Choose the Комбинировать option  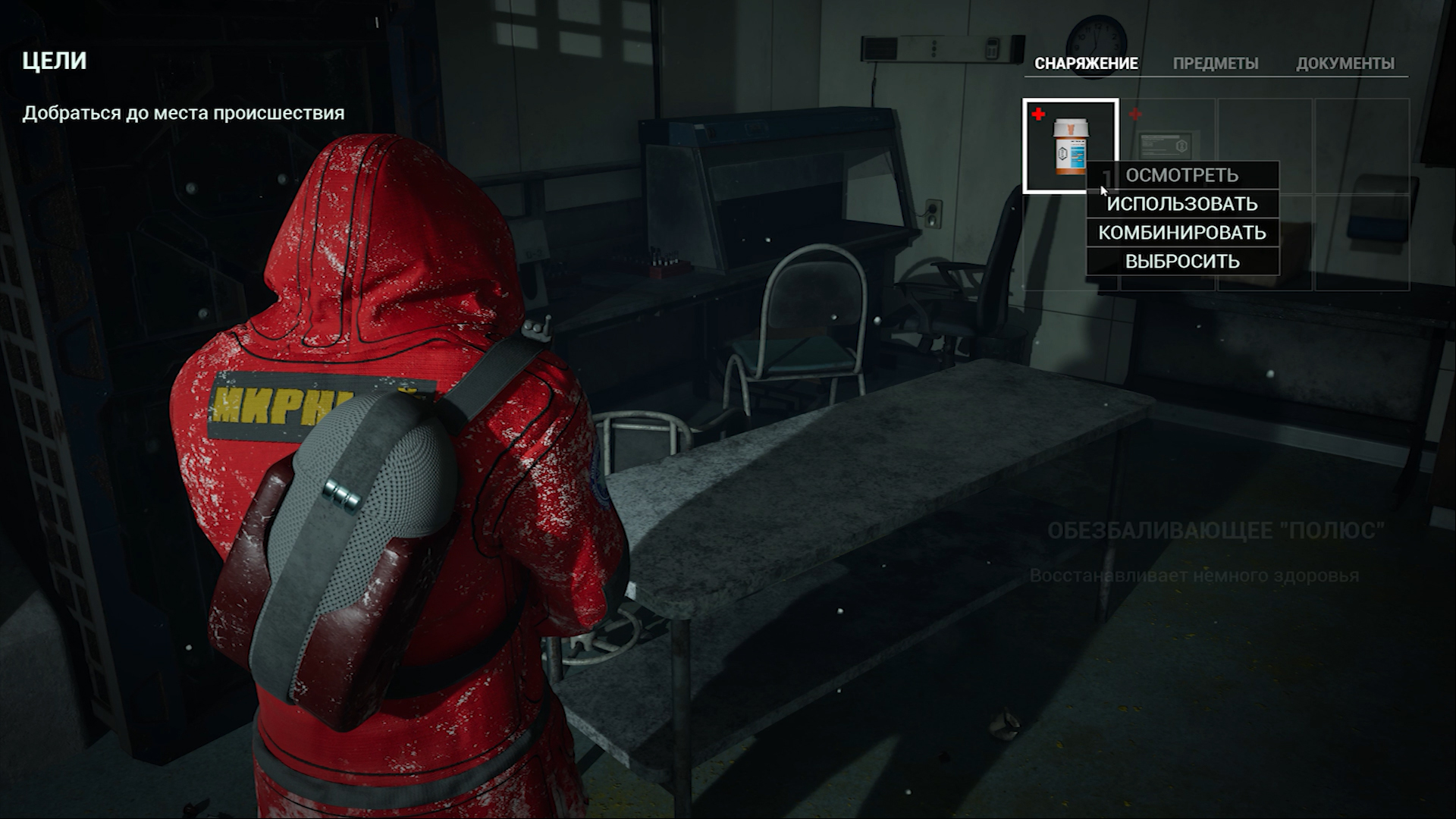point(1182,233)
